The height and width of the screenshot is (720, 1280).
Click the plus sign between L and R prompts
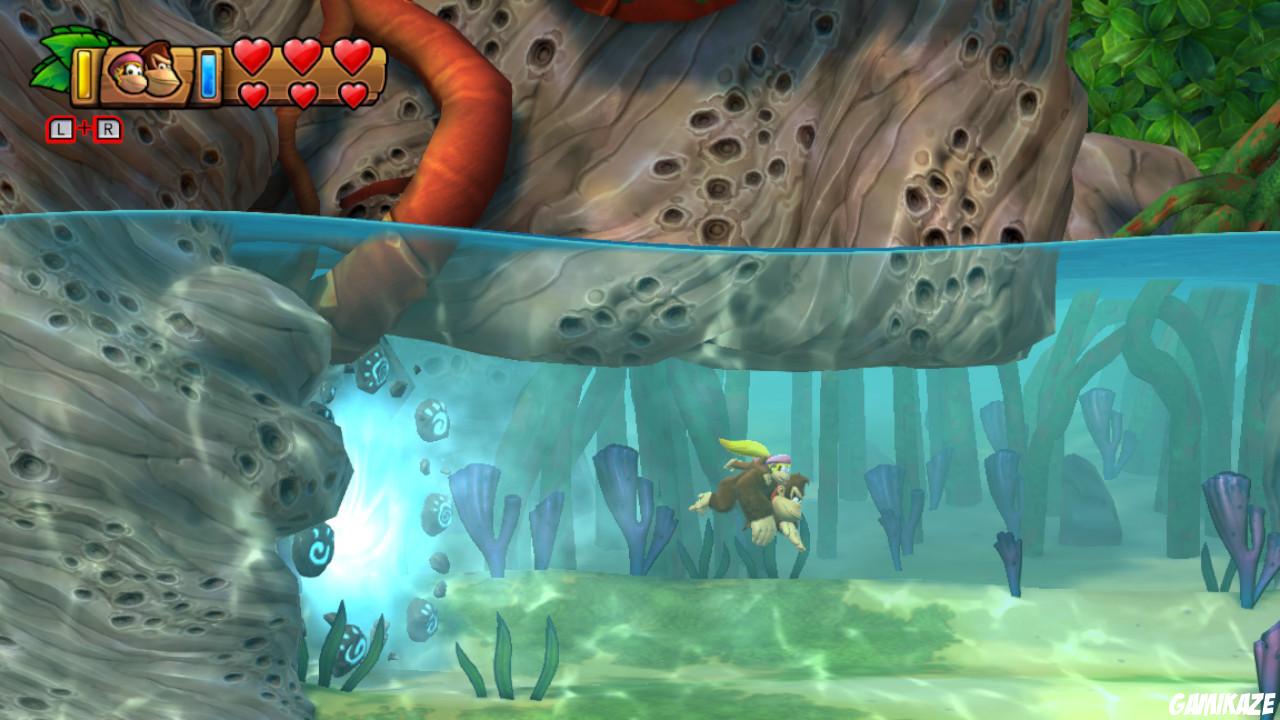pyautogui.click(x=85, y=126)
